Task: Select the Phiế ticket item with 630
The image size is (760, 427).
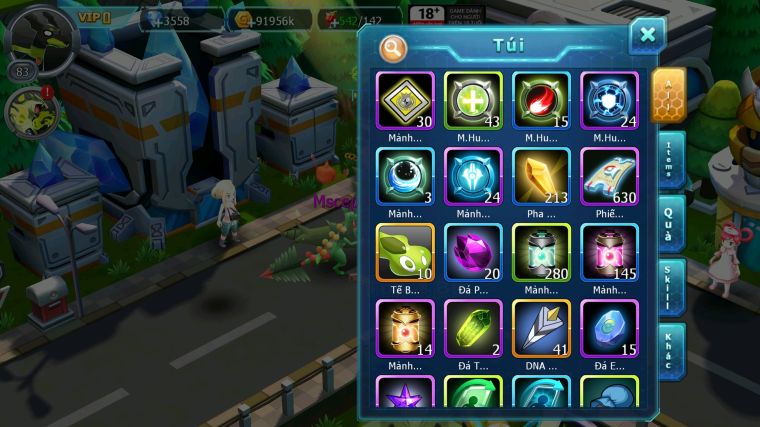Action: point(609,177)
